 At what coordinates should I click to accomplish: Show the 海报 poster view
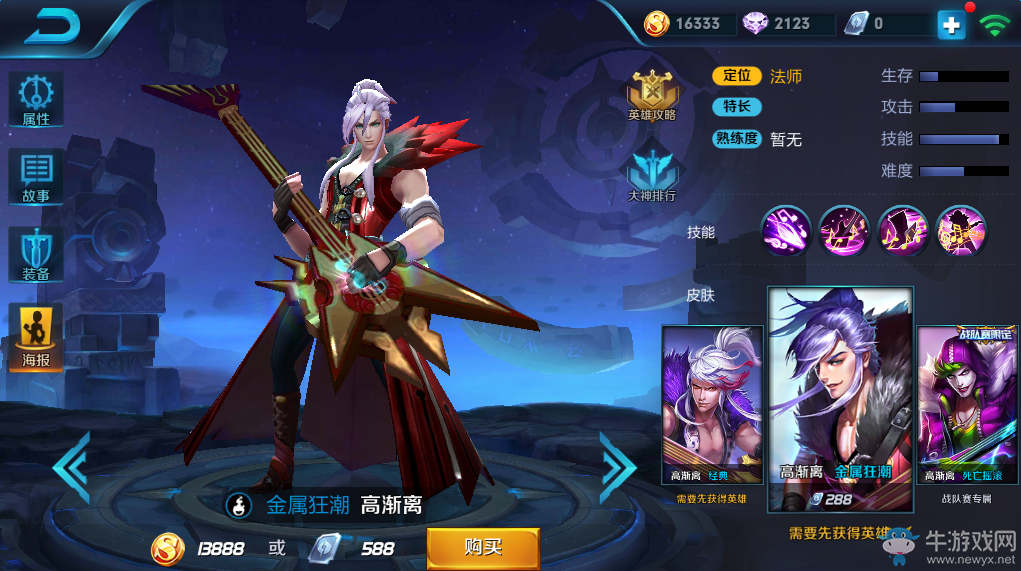coord(36,337)
